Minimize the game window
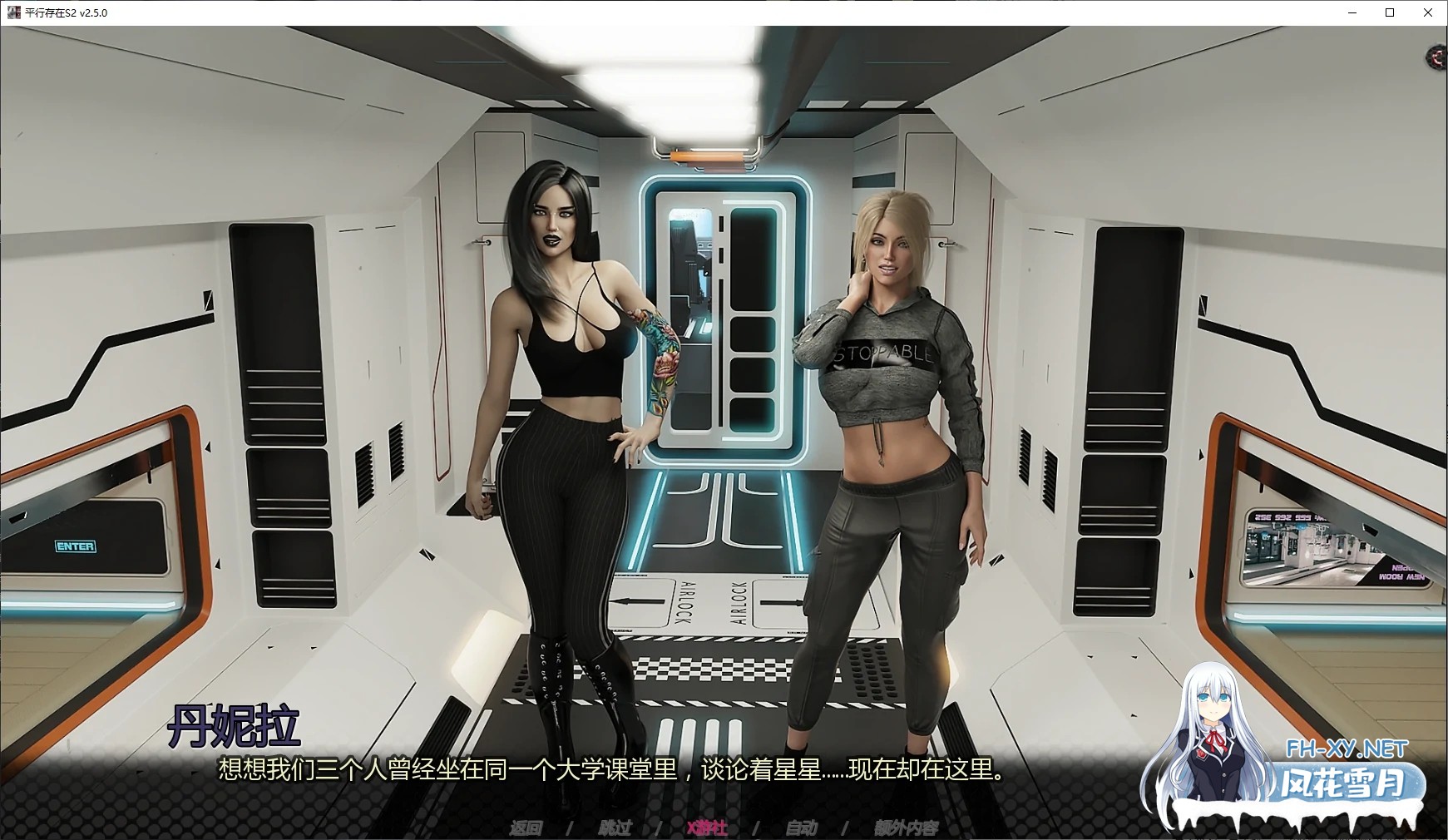This screenshot has width=1448, height=840. click(1352, 12)
